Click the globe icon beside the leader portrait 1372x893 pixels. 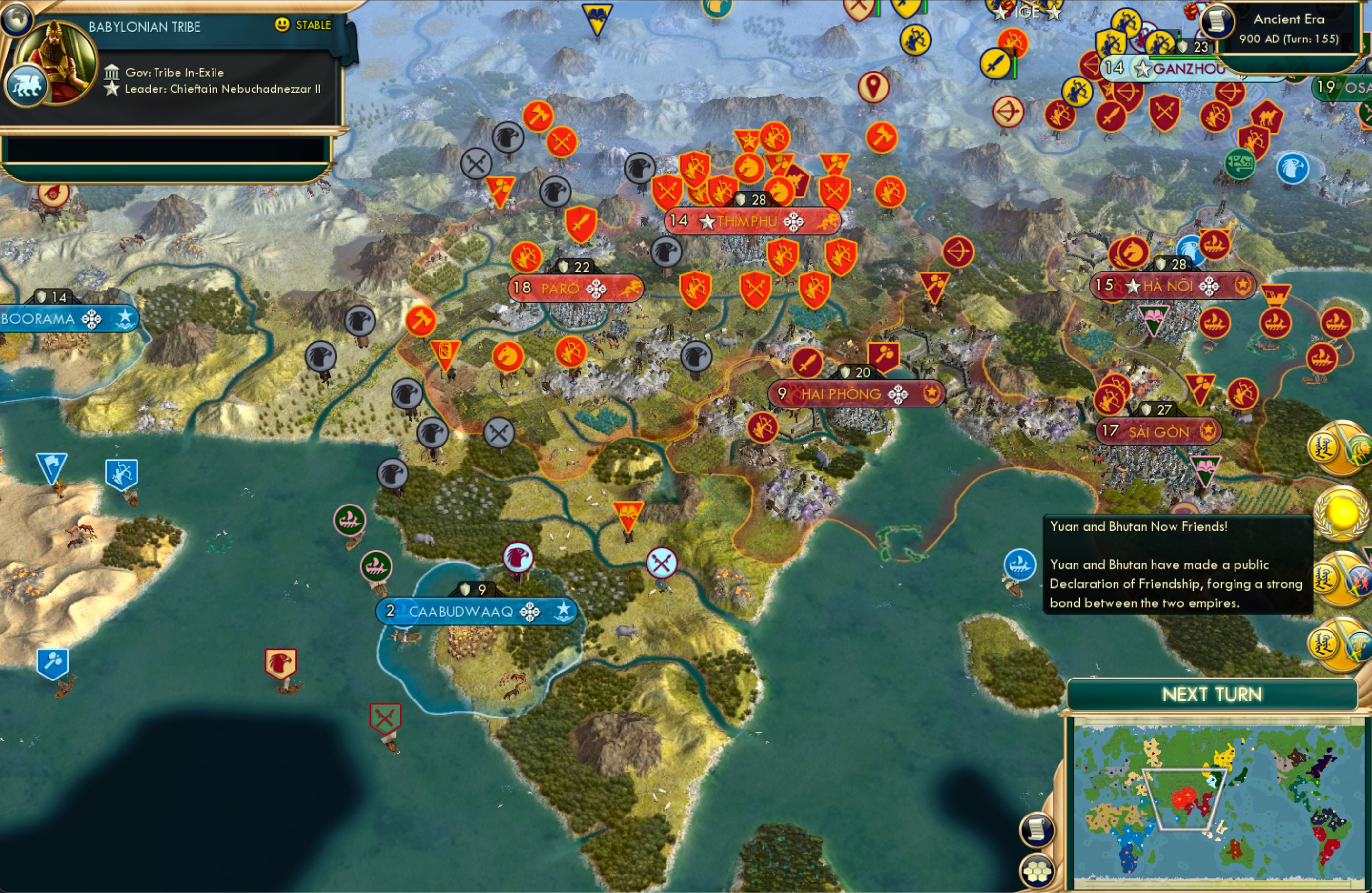point(17,19)
